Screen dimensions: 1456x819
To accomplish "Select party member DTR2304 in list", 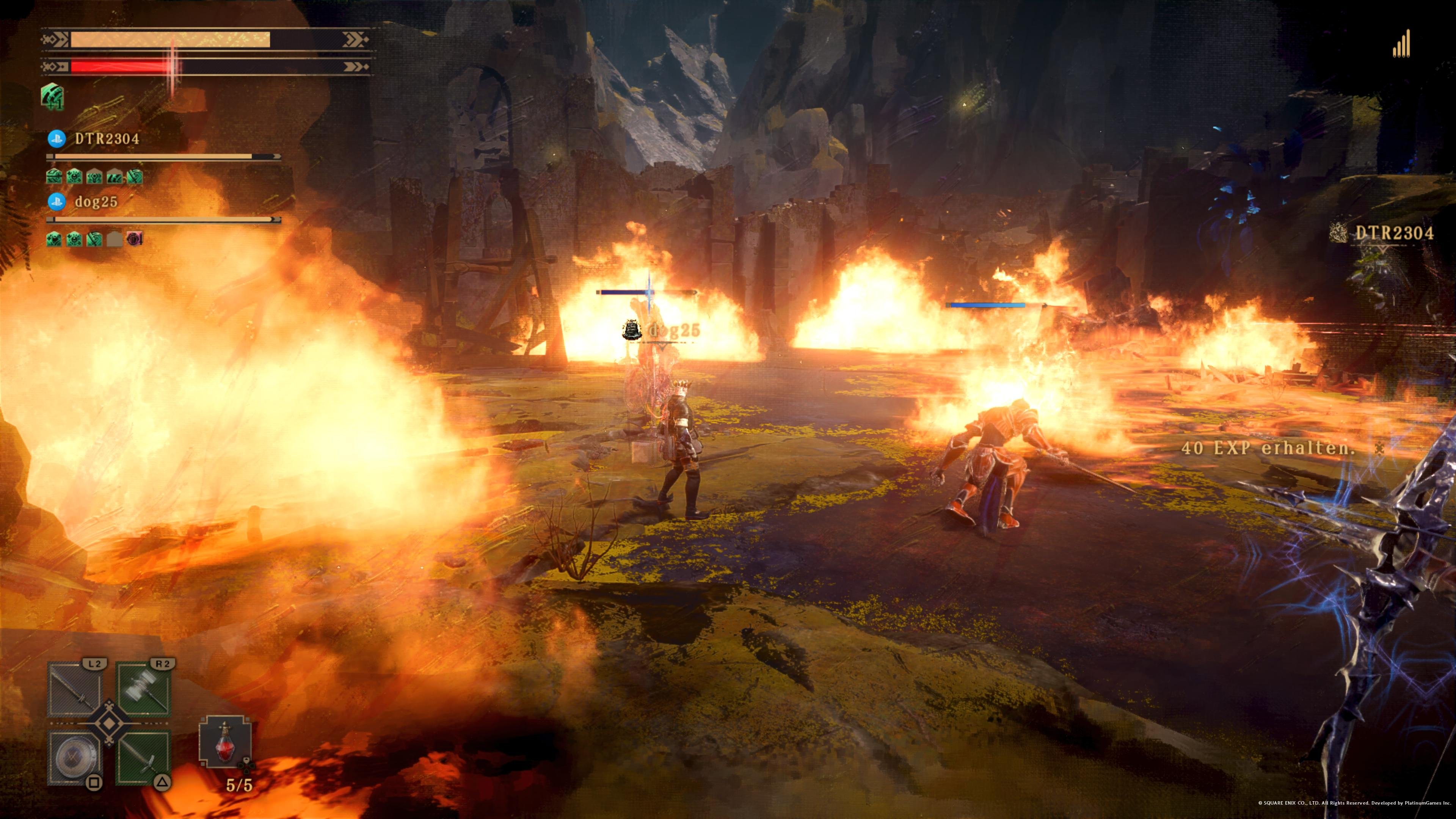I will click(107, 138).
